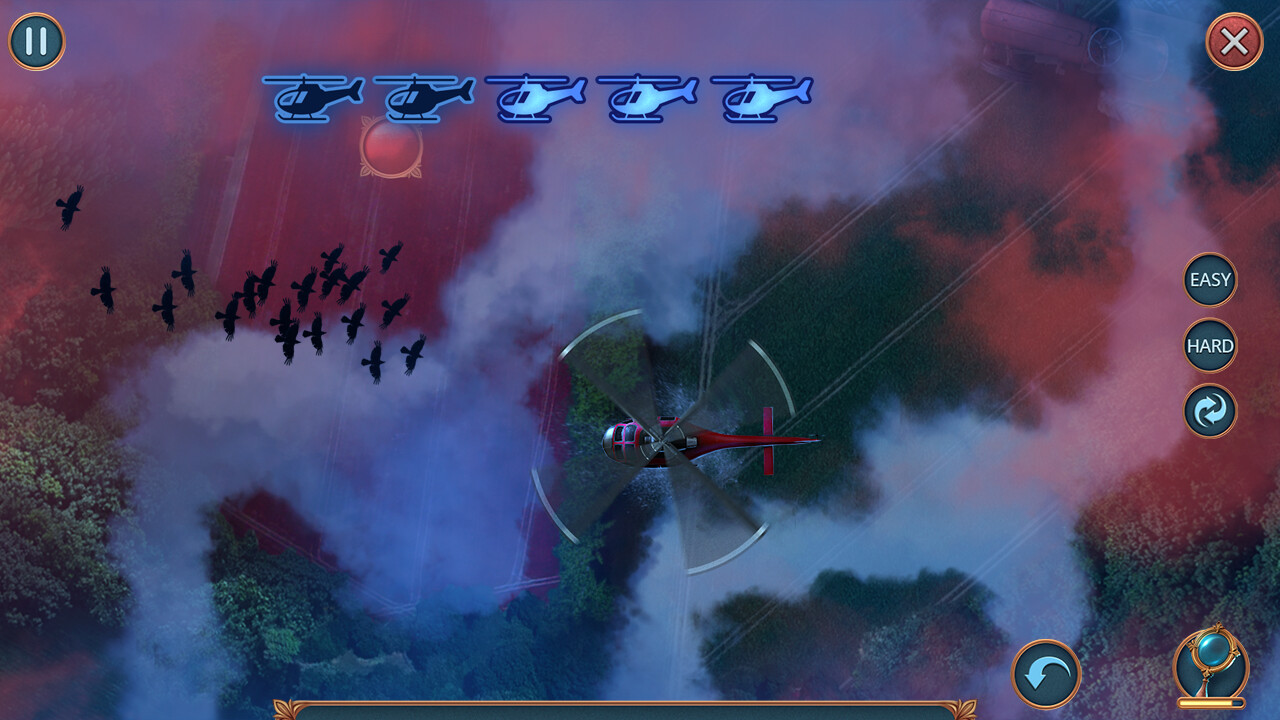Switch to EASY difficulty
Screen dimensions: 1280x720
1210,280
